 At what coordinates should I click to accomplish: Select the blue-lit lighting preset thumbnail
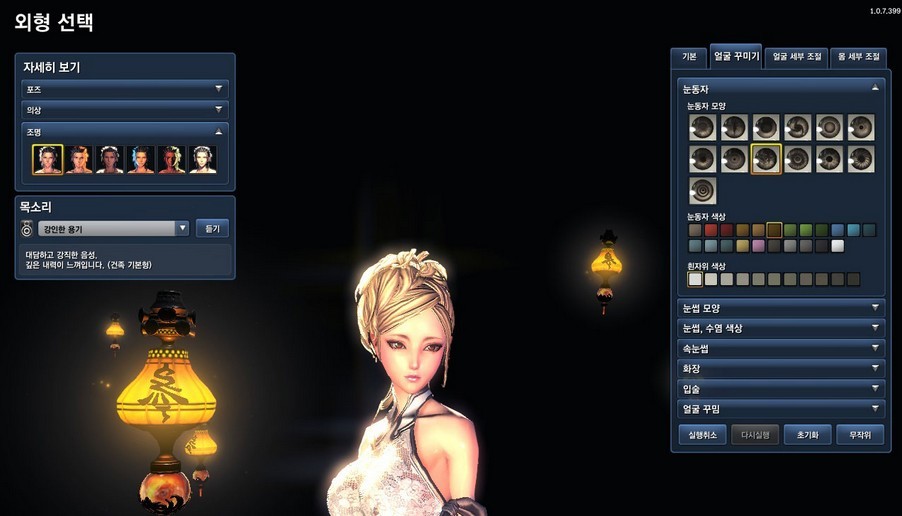(141, 160)
